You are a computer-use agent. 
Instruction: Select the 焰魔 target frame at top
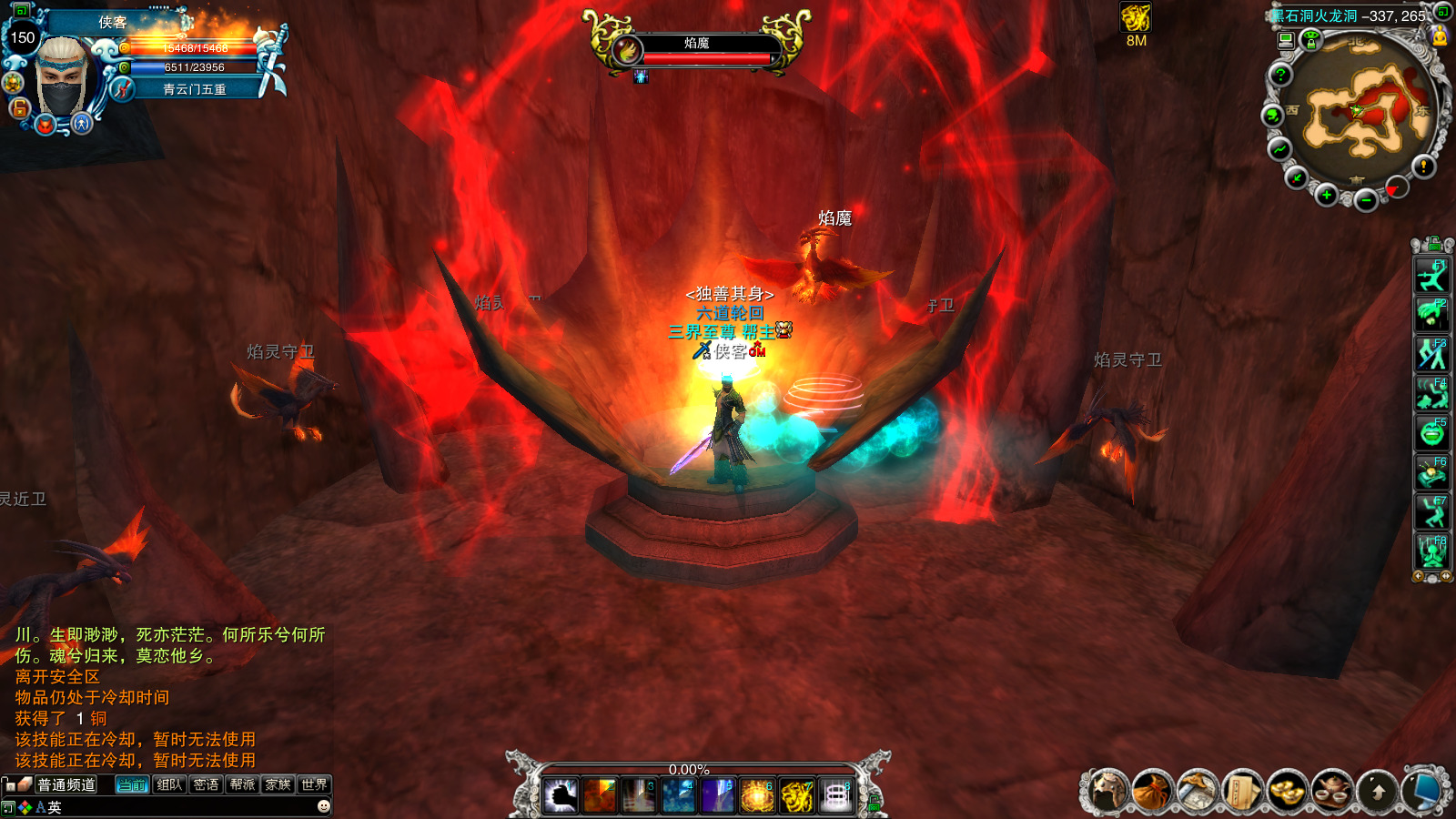pyautogui.click(x=697, y=49)
